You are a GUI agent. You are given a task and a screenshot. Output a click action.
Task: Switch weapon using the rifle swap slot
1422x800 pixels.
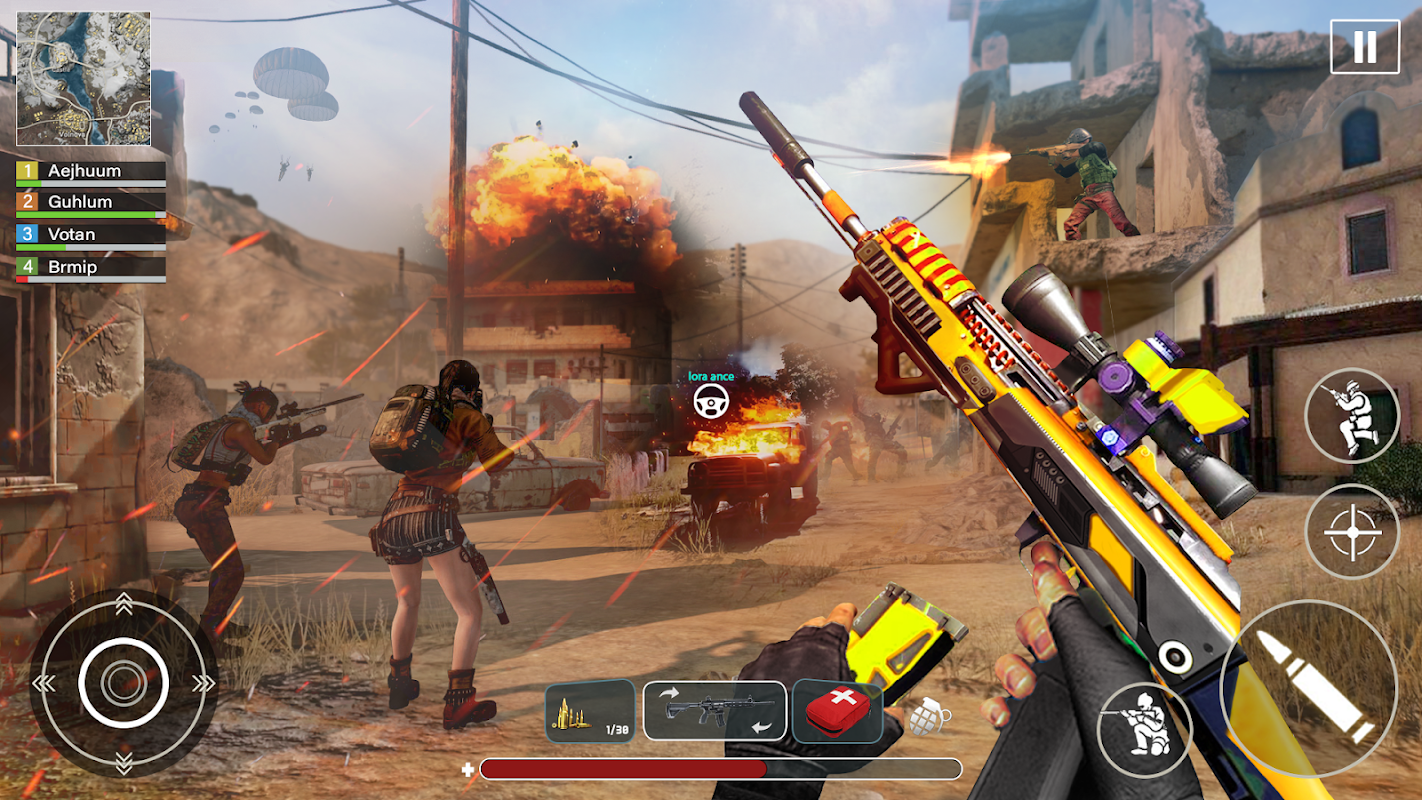click(x=714, y=711)
